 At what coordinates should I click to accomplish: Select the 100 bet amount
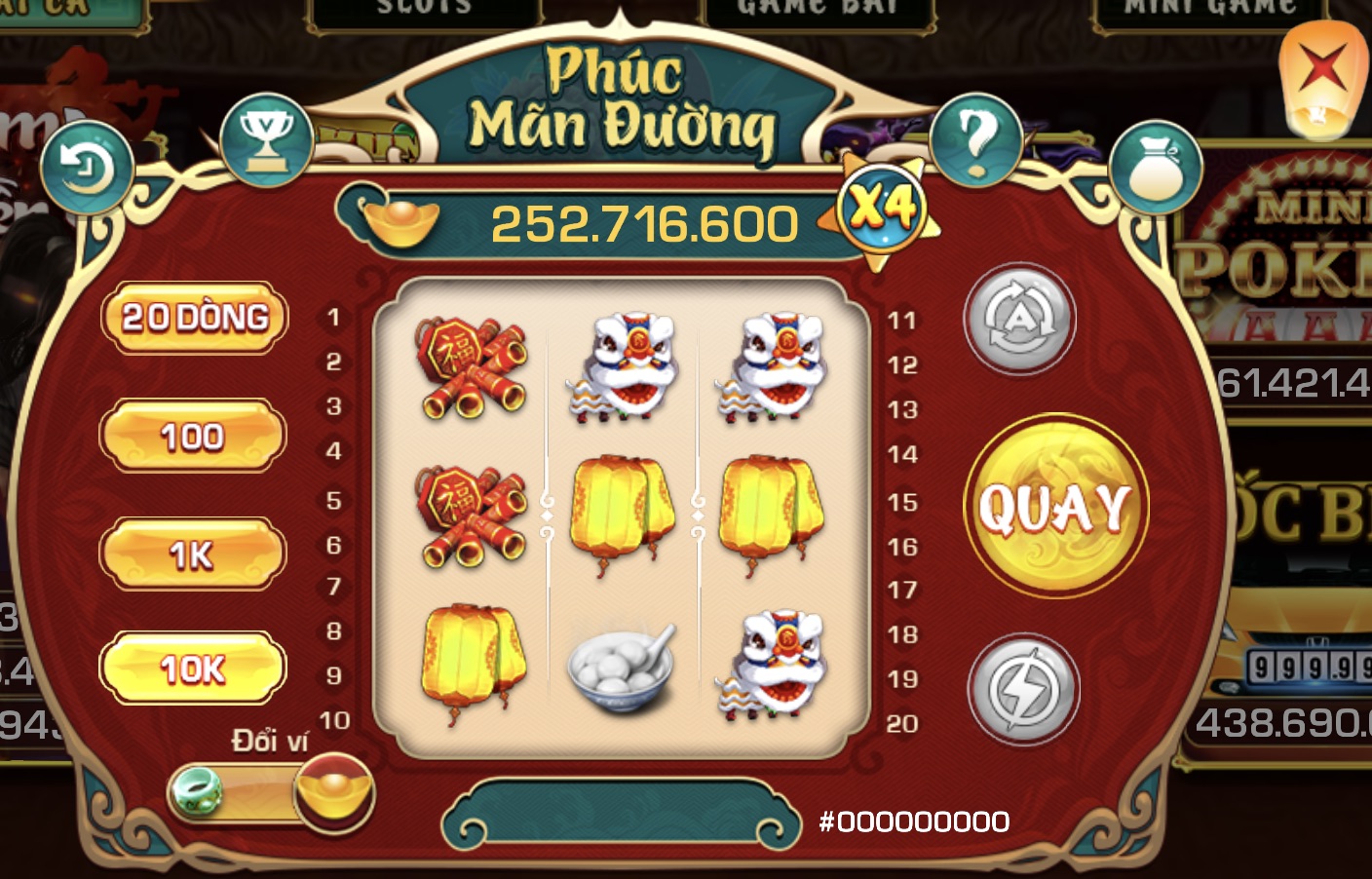(x=193, y=437)
